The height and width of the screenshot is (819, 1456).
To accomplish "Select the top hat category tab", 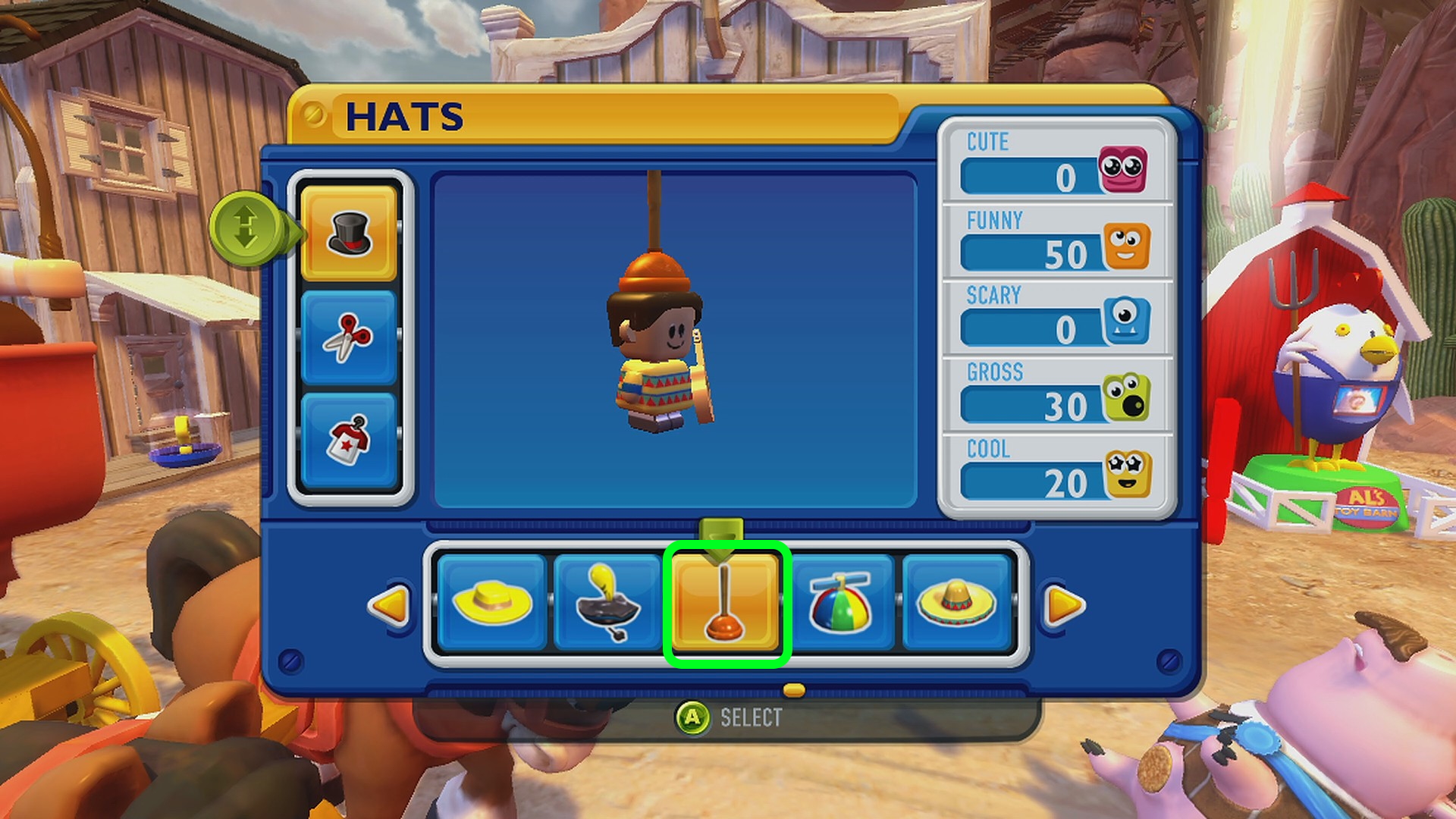I will click(349, 233).
